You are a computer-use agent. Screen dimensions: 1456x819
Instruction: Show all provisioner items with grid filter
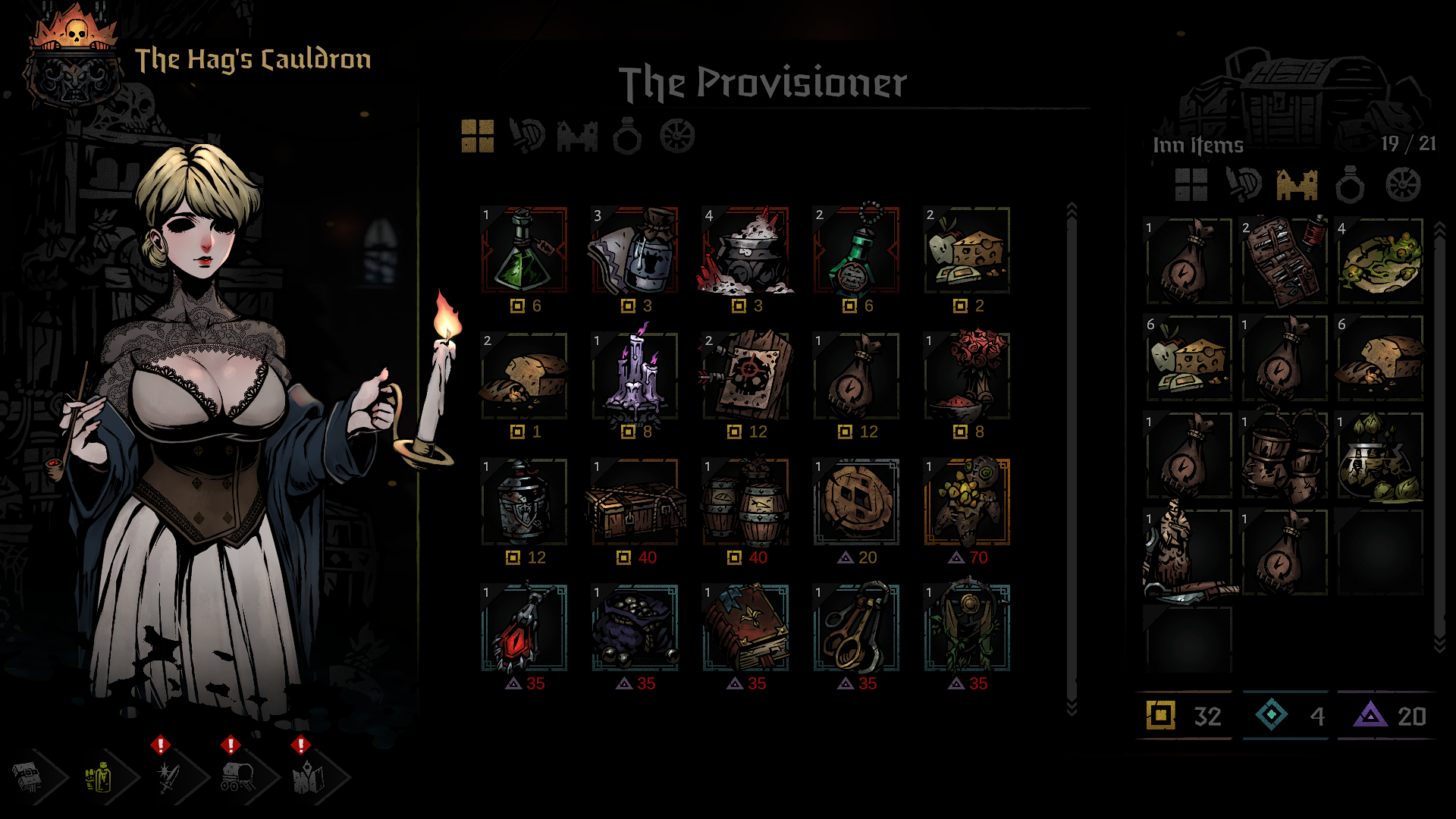click(x=478, y=136)
